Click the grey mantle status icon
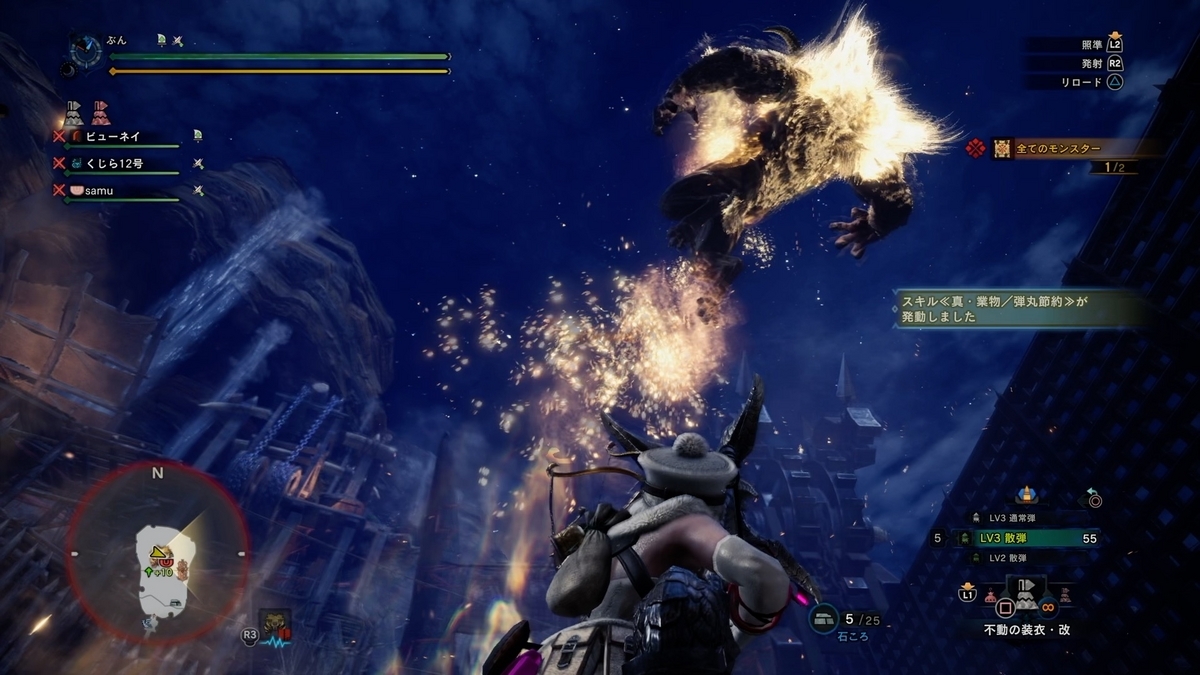 [x=73, y=111]
